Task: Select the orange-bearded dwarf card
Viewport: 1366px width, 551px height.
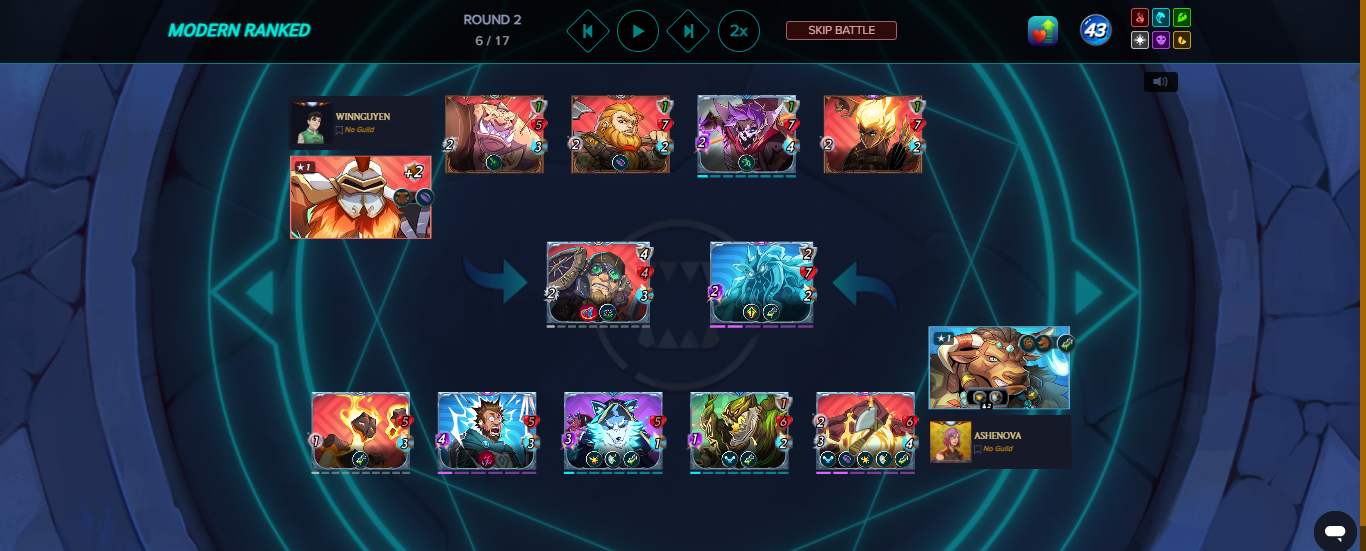Action: (x=620, y=135)
